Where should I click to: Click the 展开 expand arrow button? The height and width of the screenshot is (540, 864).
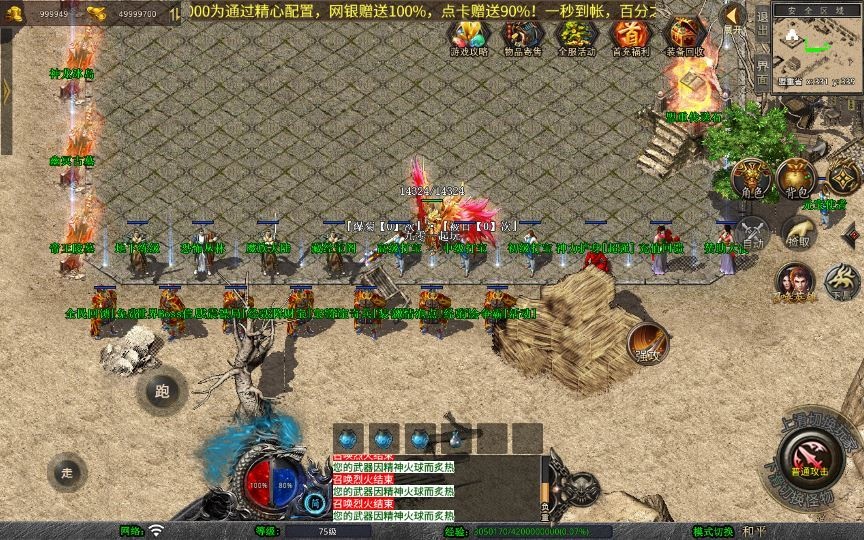(x=734, y=17)
